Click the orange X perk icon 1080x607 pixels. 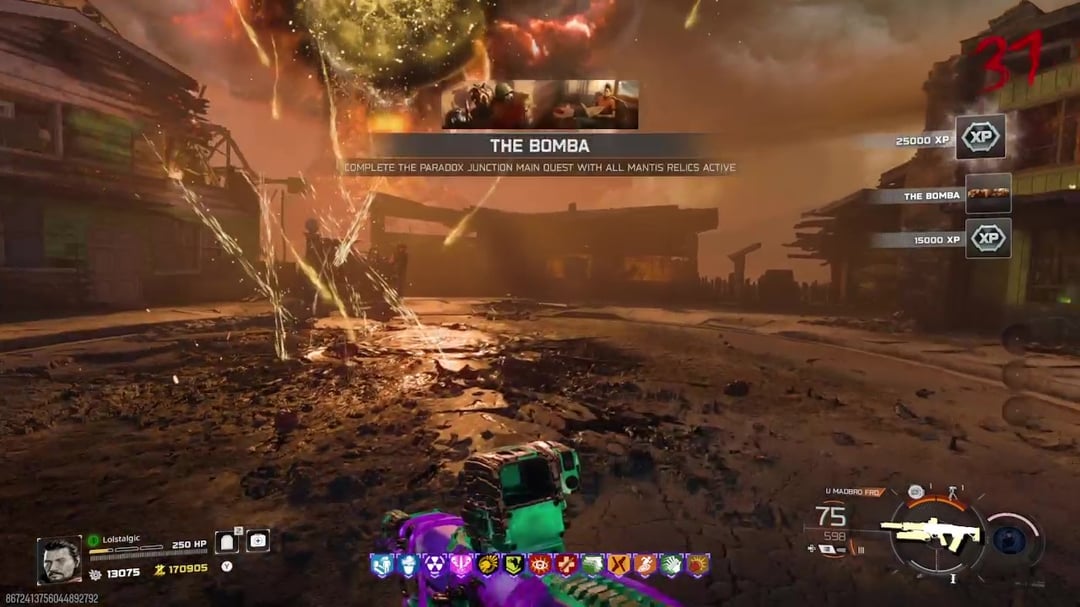click(618, 566)
